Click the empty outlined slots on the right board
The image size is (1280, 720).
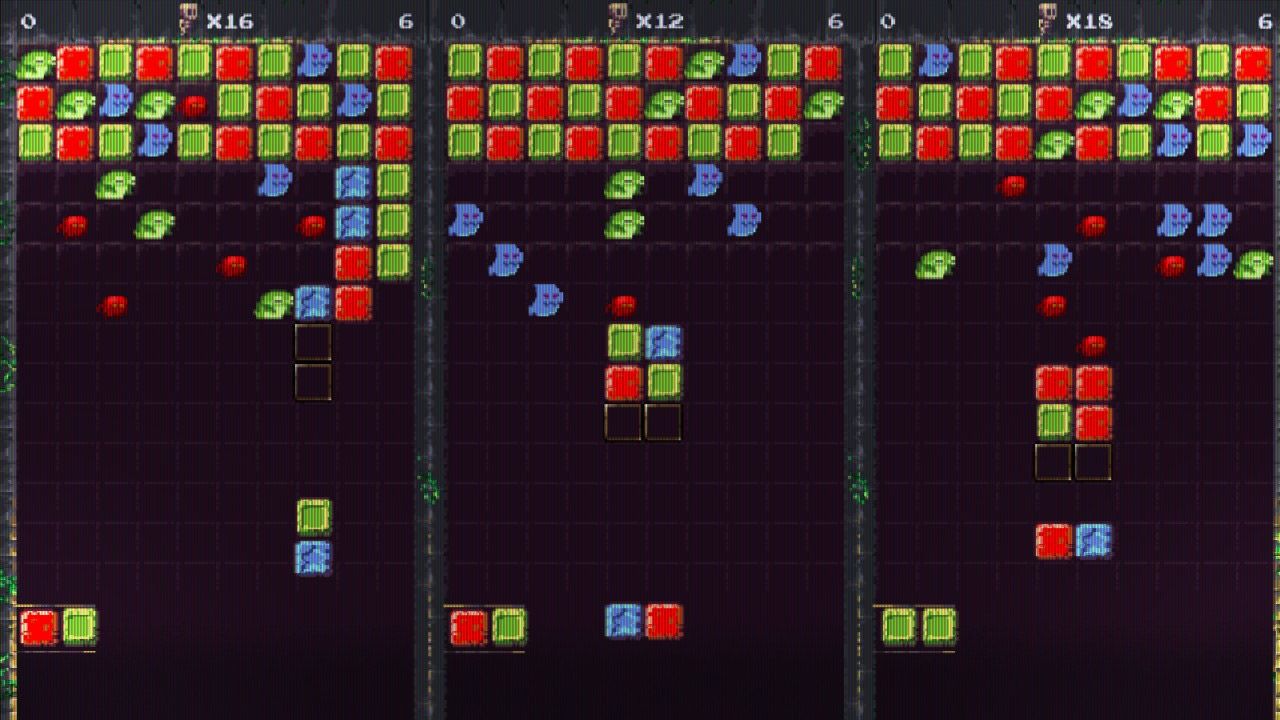click(x=1074, y=462)
